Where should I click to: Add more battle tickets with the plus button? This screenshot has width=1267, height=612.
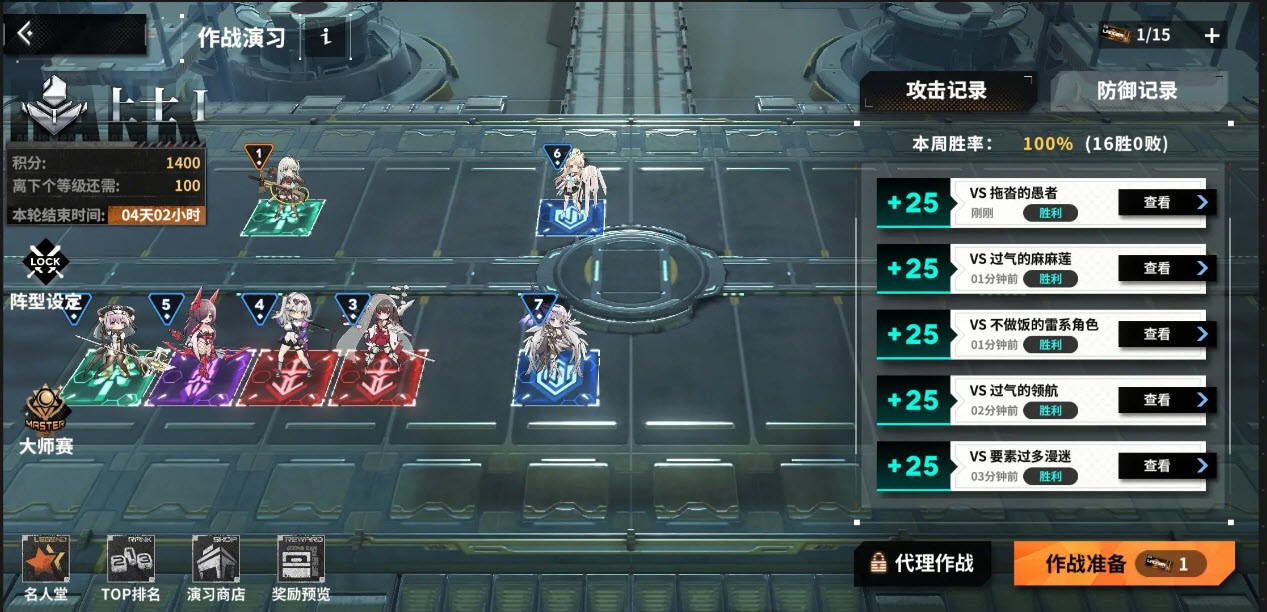click(1212, 36)
